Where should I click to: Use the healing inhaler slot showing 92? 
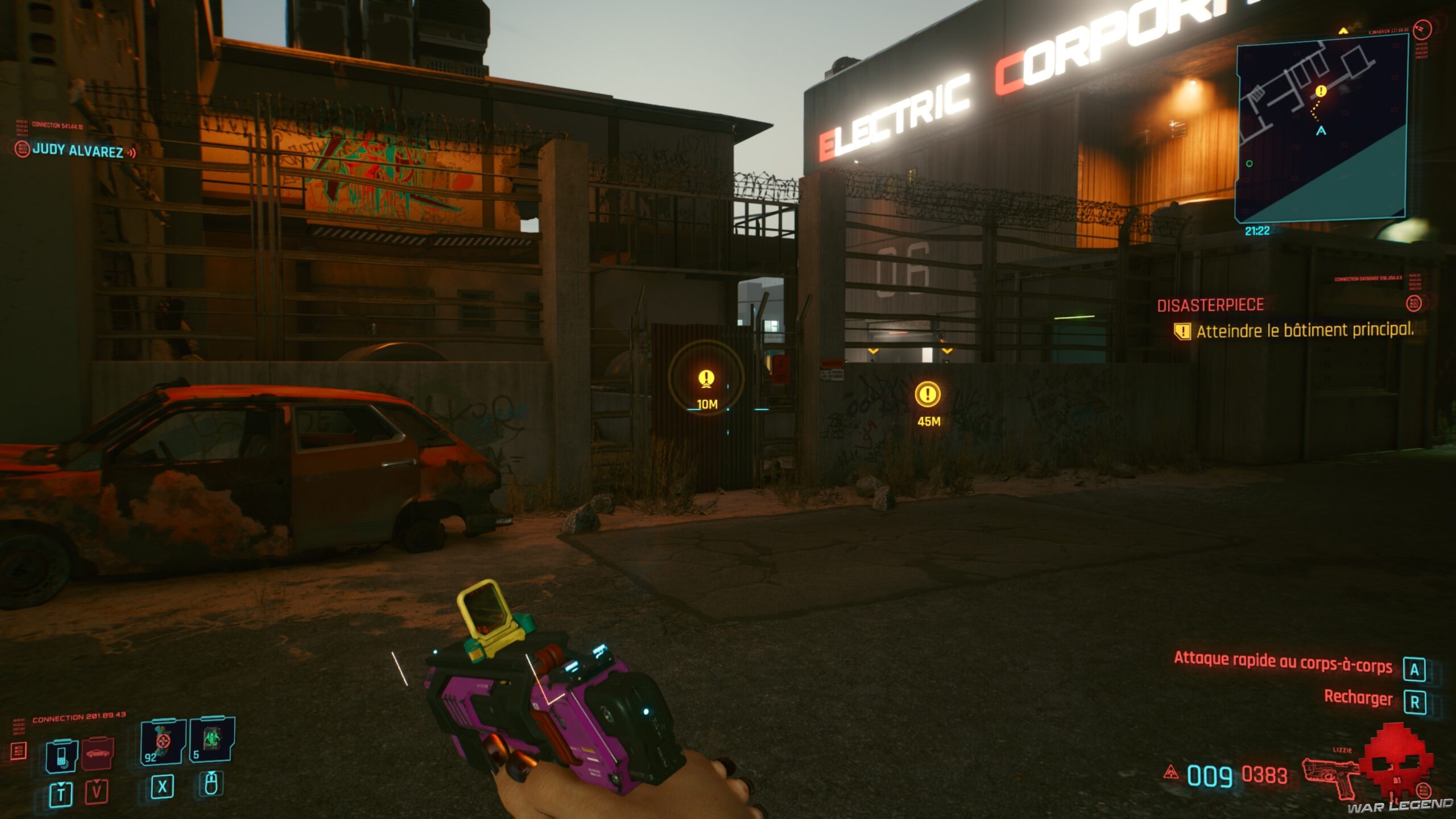163,742
